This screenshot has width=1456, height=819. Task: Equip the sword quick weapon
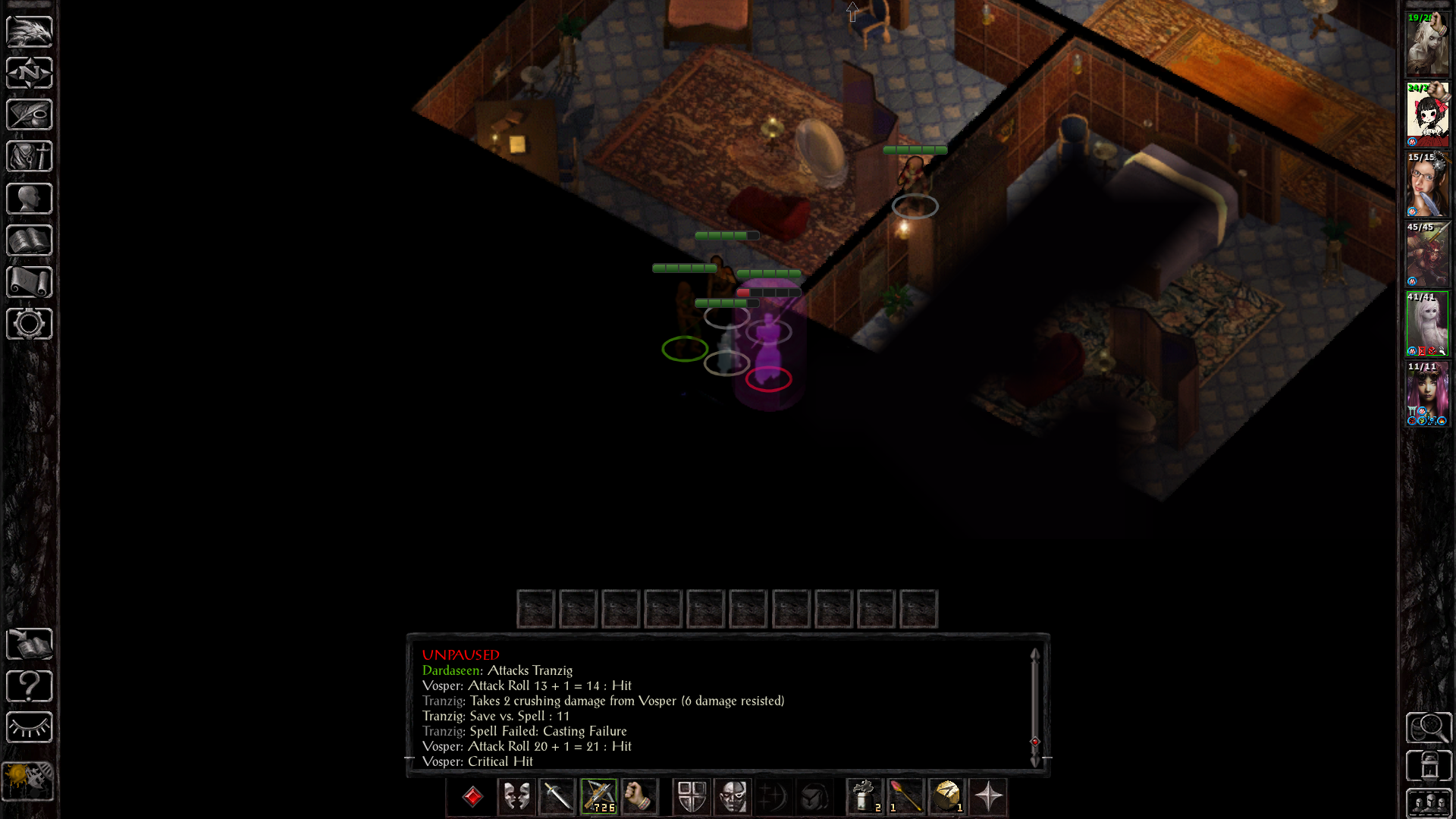click(x=557, y=796)
